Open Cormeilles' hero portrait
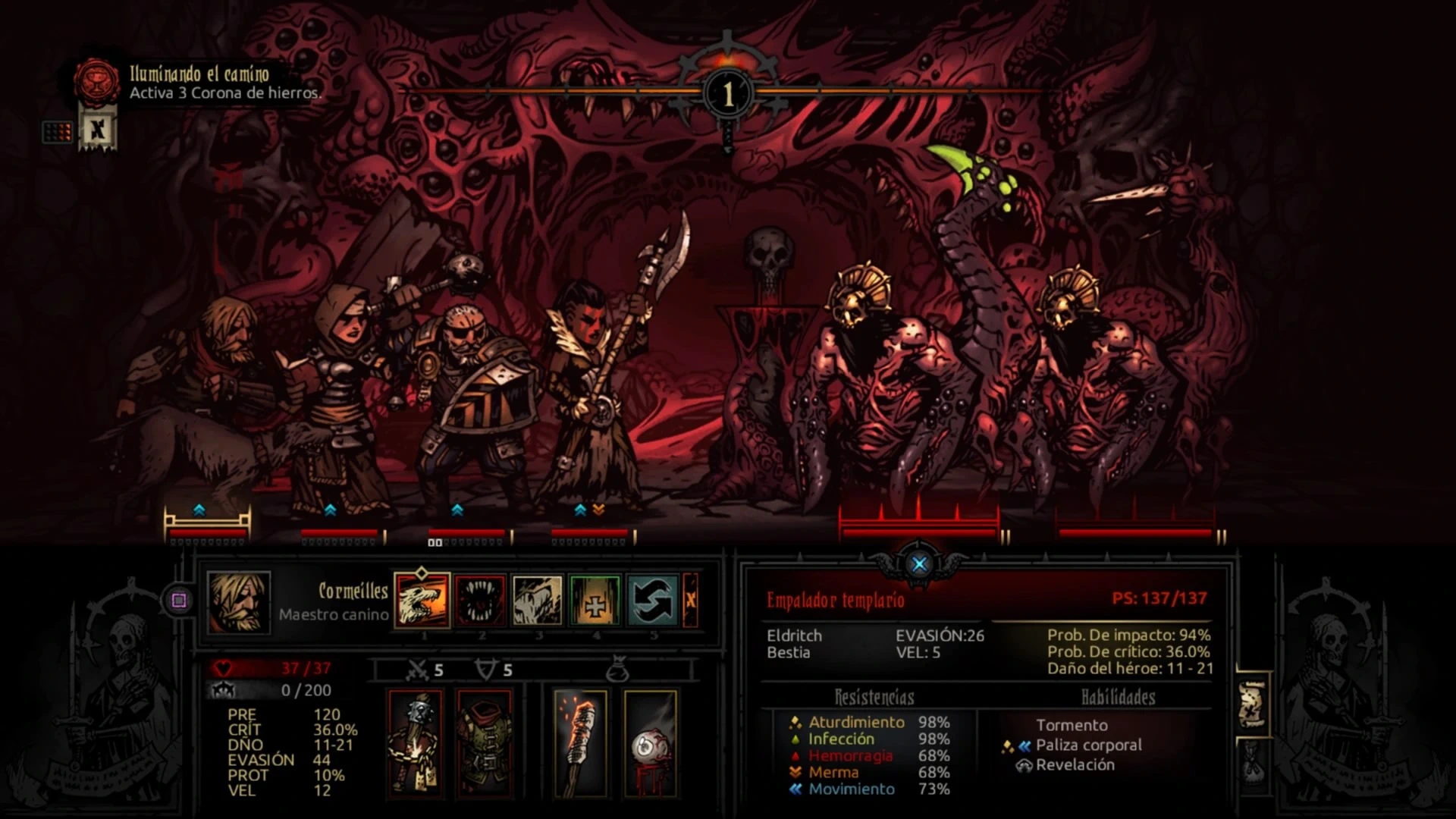Image resolution: width=1456 pixels, height=819 pixels. coord(239,602)
